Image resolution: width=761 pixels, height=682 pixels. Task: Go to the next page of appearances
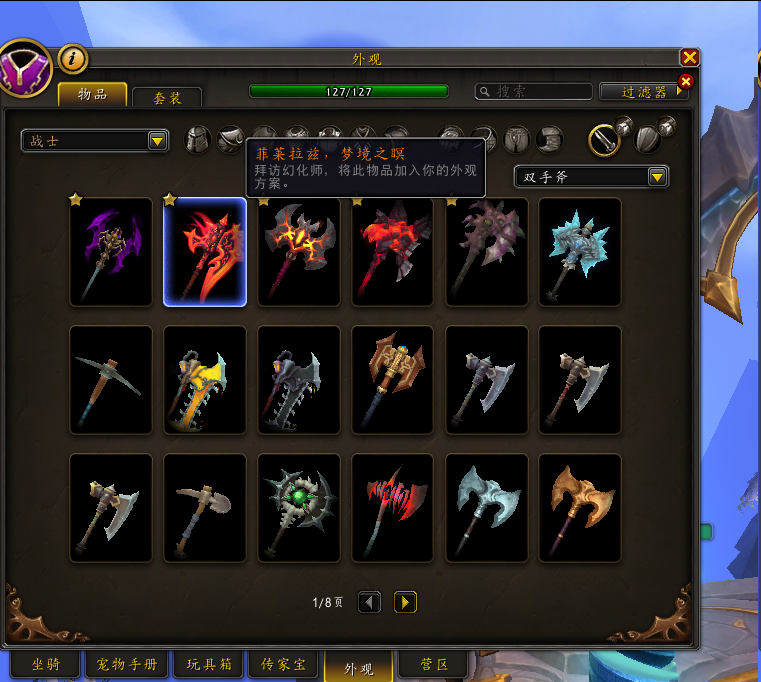click(x=405, y=602)
